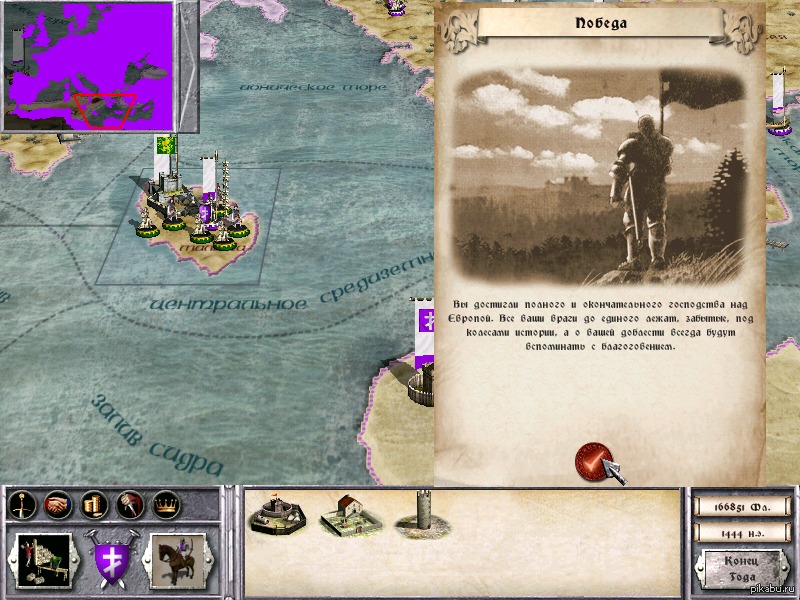Image resolution: width=800 pixels, height=600 pixels.
Task: Activate the gavel icon in the panel
Action: point(129,506)
